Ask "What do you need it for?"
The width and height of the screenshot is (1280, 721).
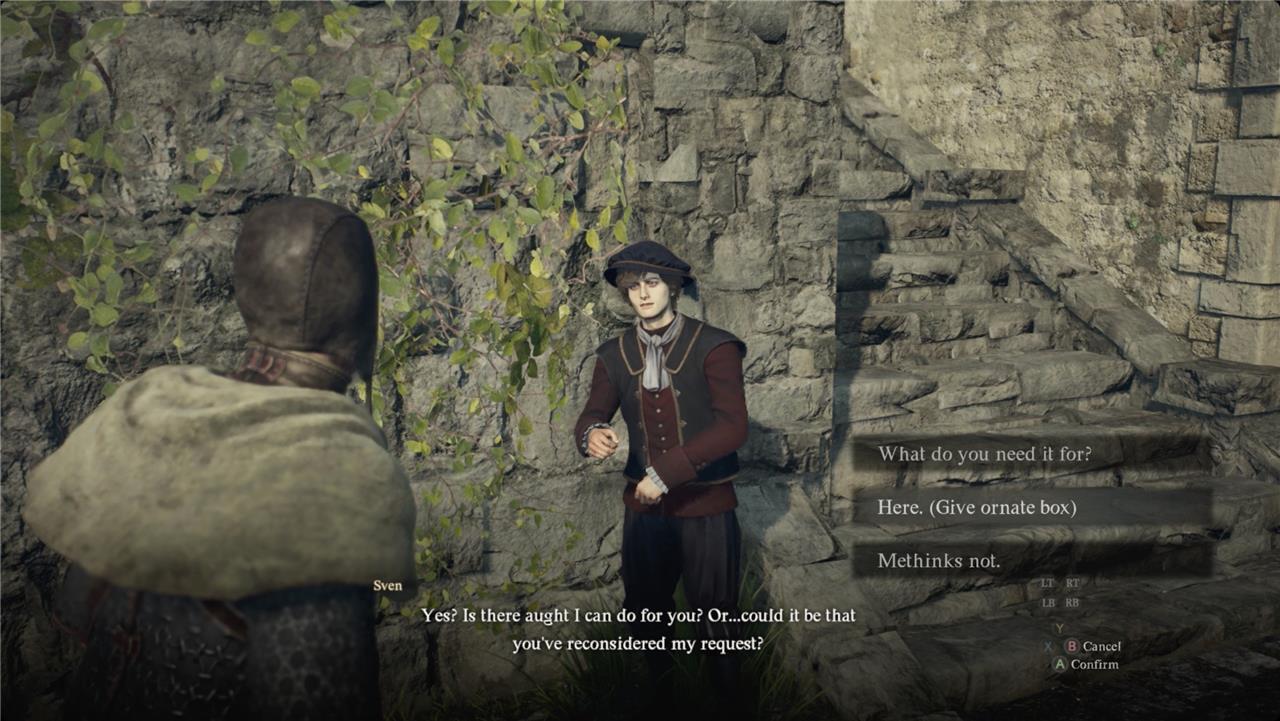click(984, 454)
